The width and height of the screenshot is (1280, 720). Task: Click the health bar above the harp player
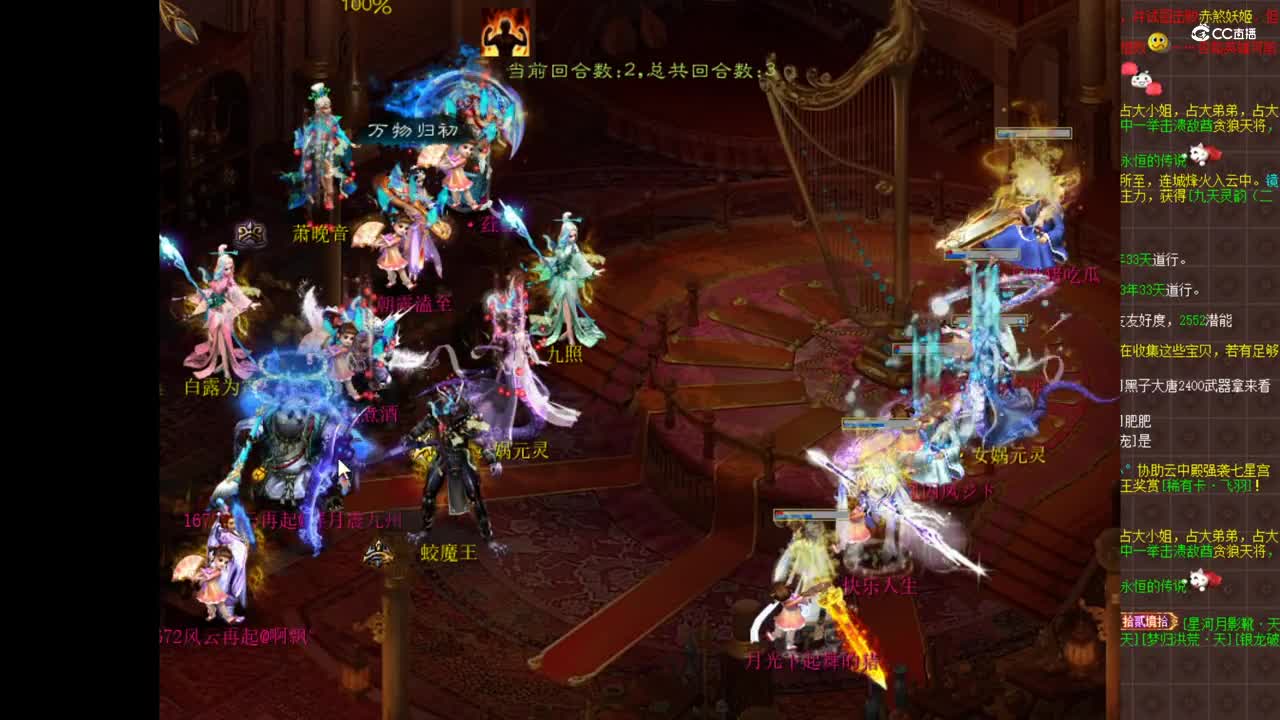point(1033,132)
